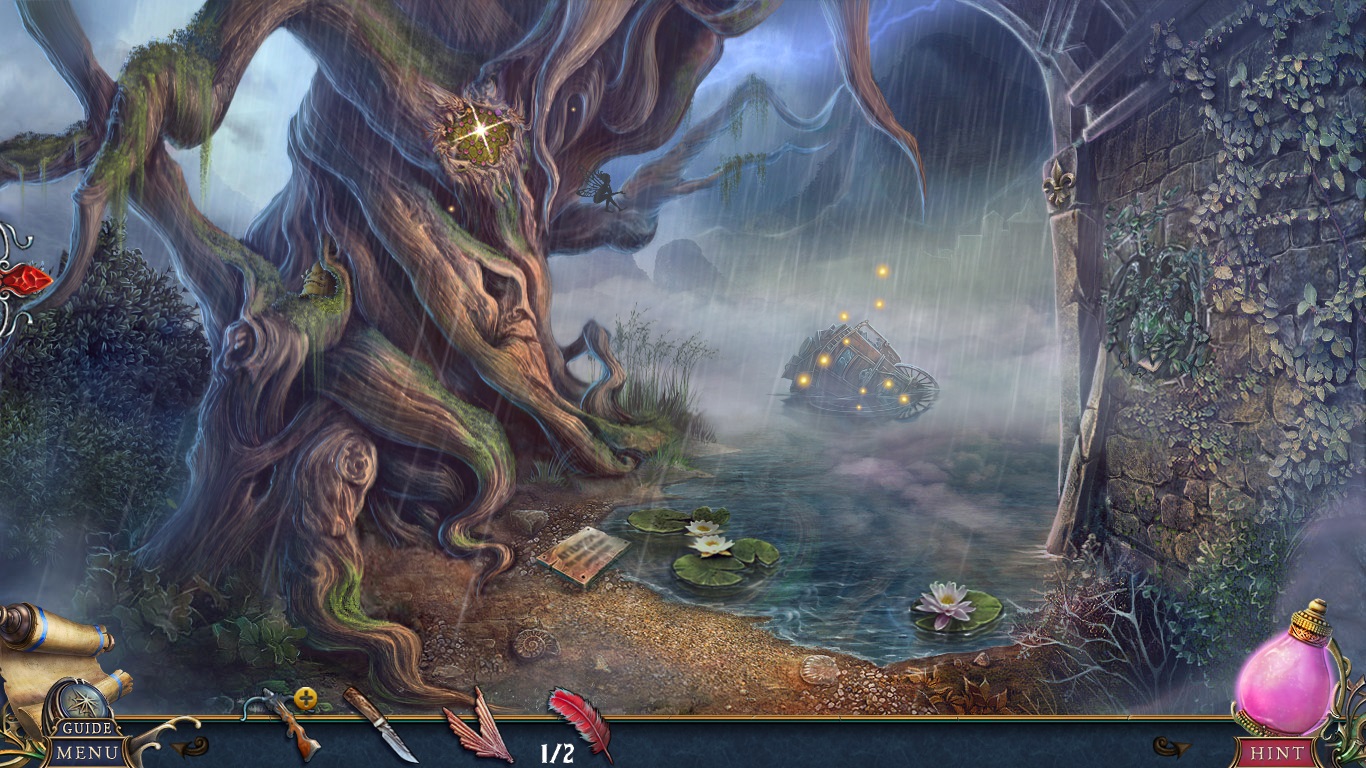Select the red feather inventory item
Viewport: 1366px width, 768px height.
coord(581,720)
